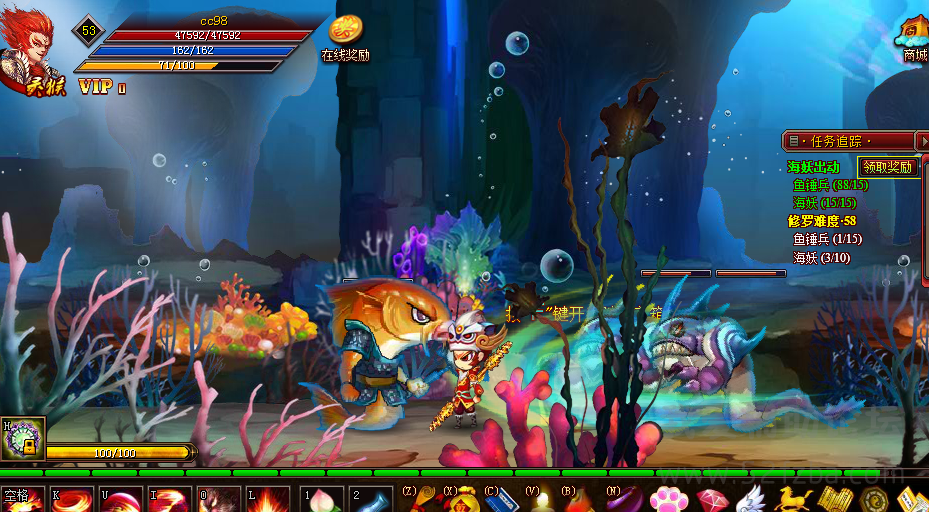Select the 海妖出动 quest entry
Viewport: 929px width, 512px height.
(x=813, y=167)
